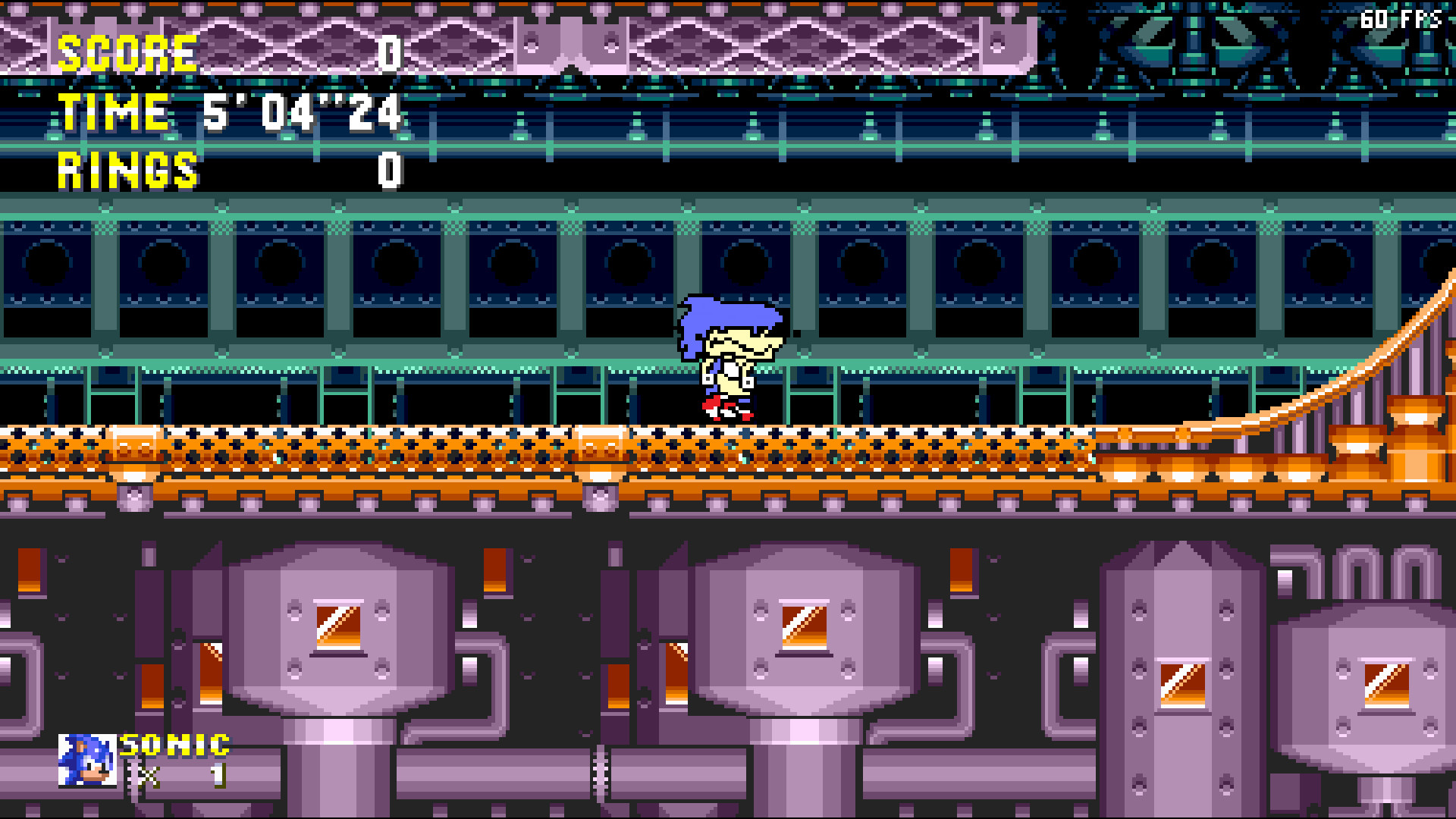Click the orange square light on leftmost piston
Image resolution: width=1456 pixels, height=819 pixels.
(337, 626)
